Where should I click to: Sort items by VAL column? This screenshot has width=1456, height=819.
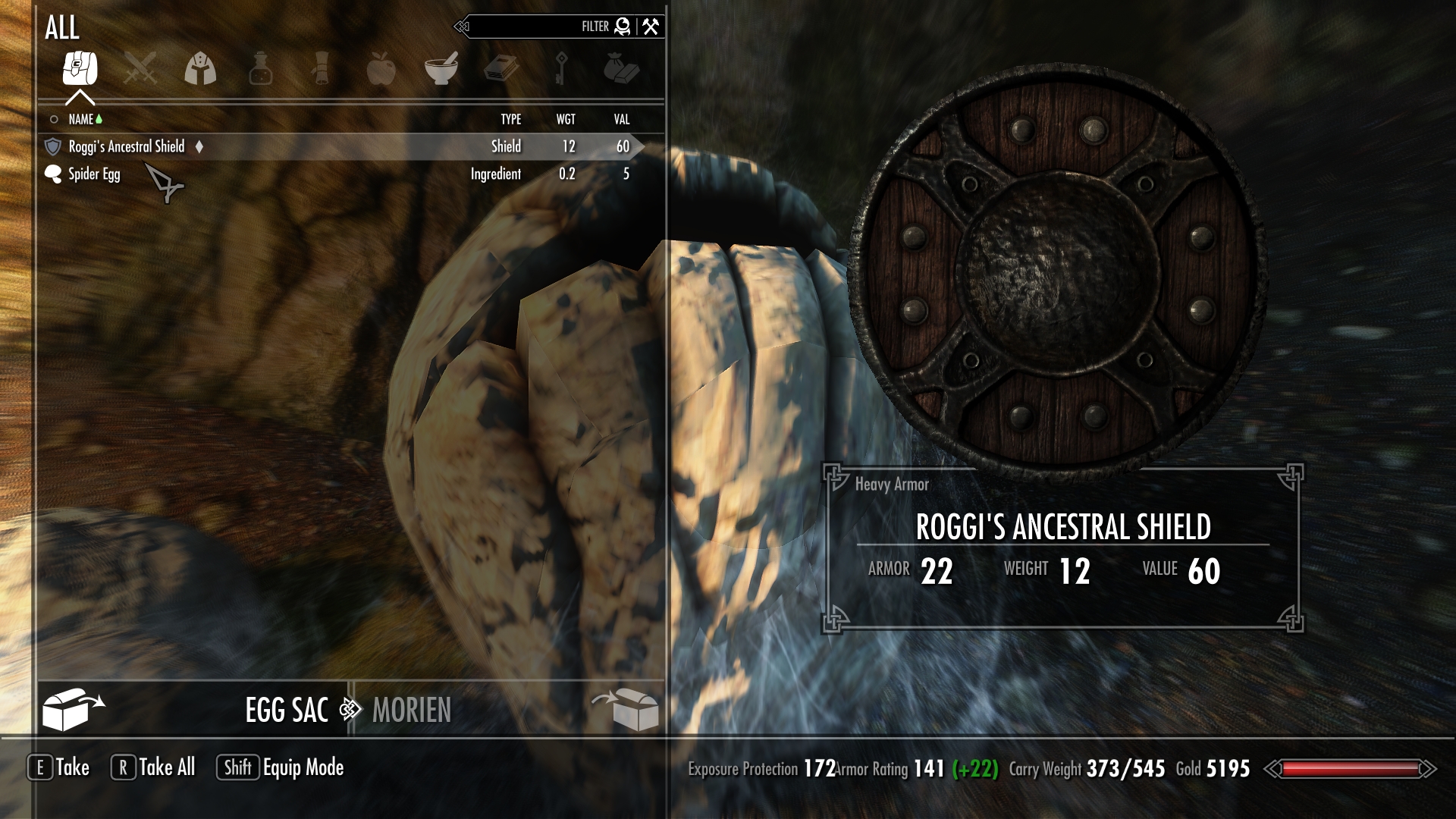click(x=622, y=120)
